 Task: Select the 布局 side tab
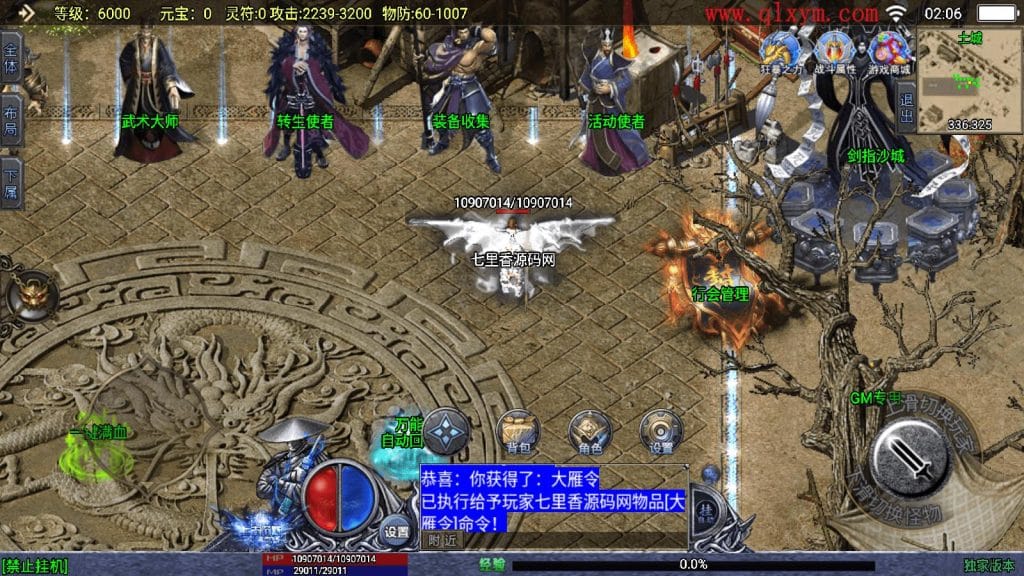(x=11, y=120)
